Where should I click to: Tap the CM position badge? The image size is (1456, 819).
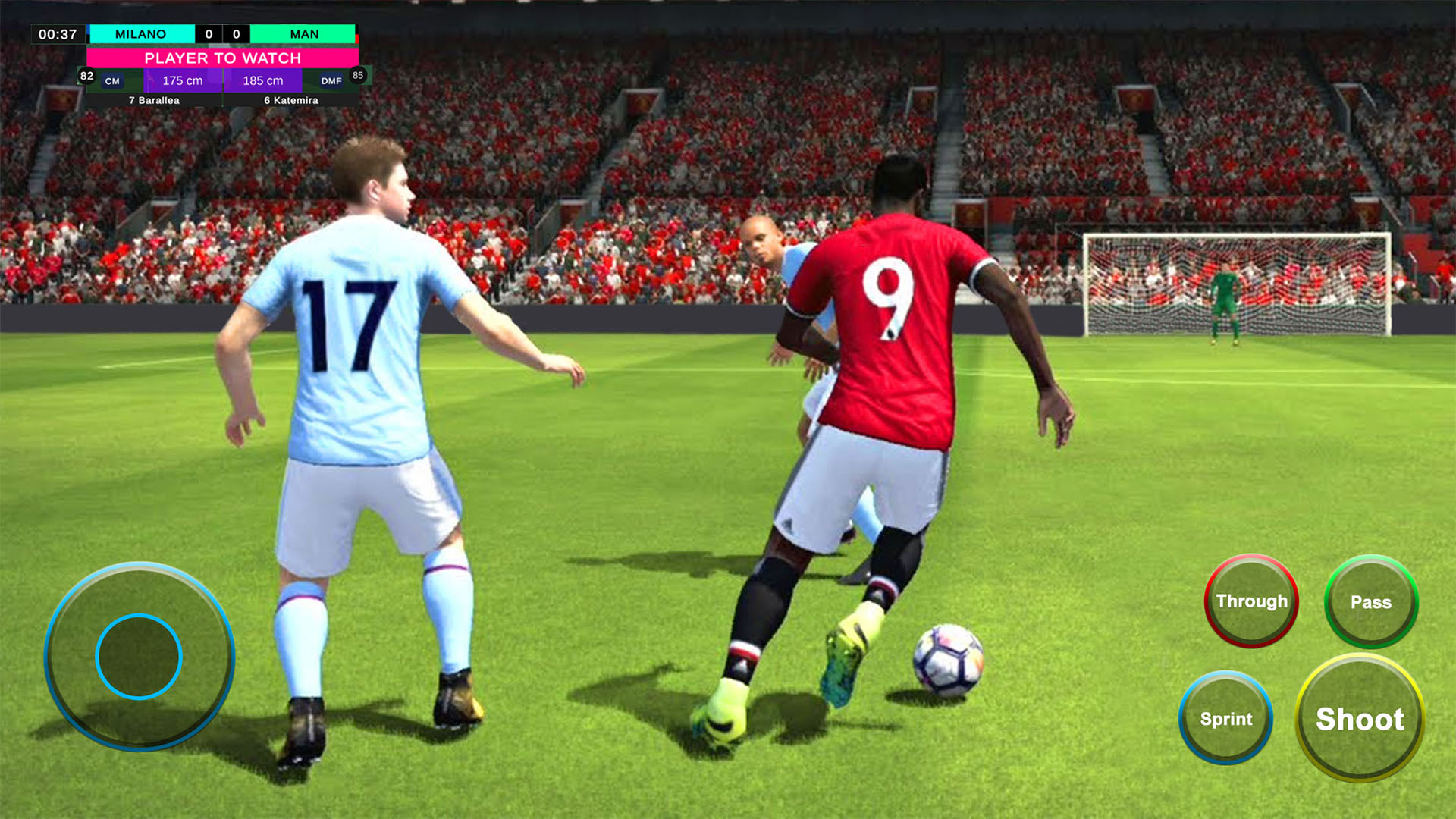pos(113,80)
